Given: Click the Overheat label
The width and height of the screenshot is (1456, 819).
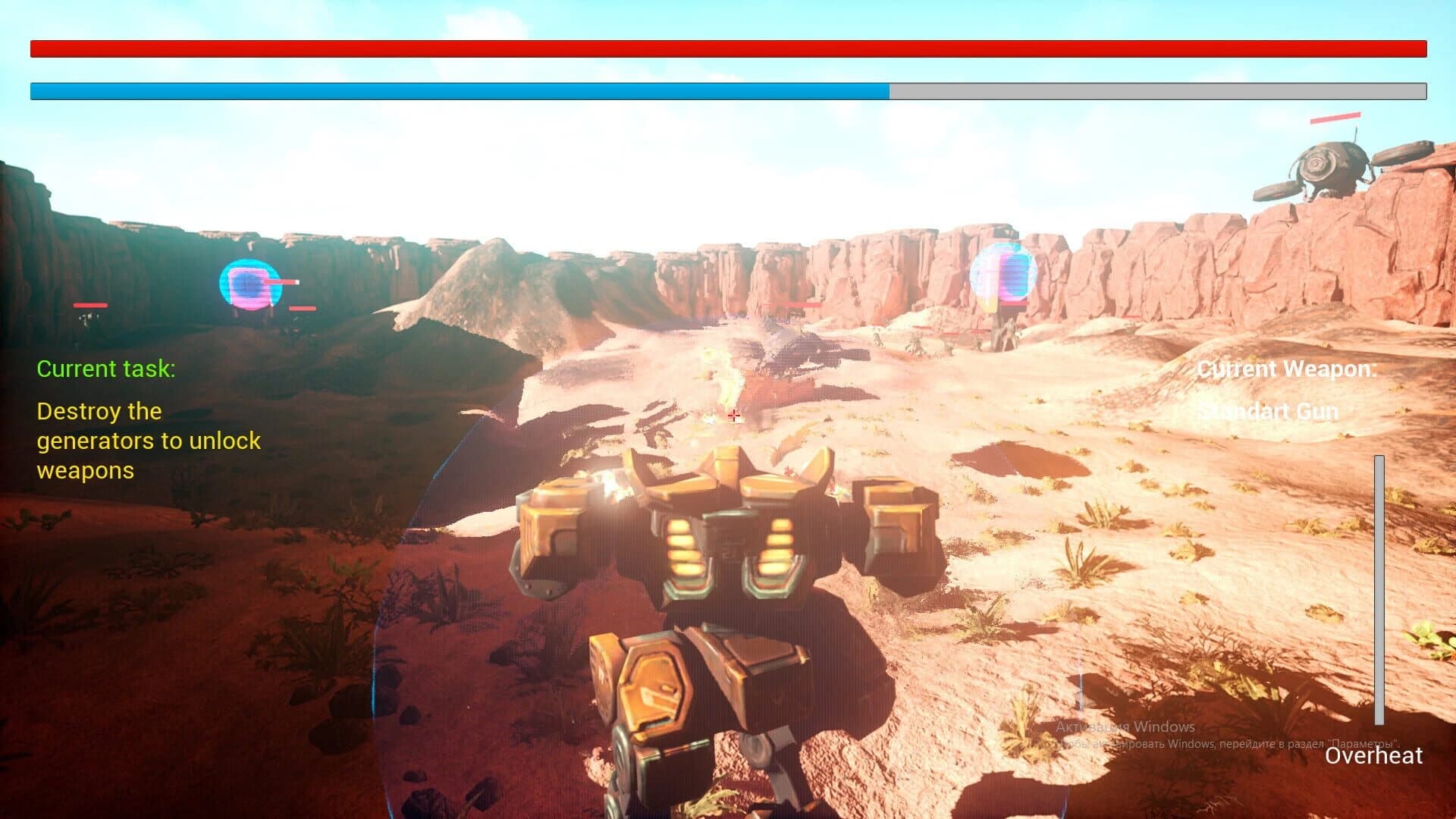Looking at the screenshot, I should [x=1374, y=755].
